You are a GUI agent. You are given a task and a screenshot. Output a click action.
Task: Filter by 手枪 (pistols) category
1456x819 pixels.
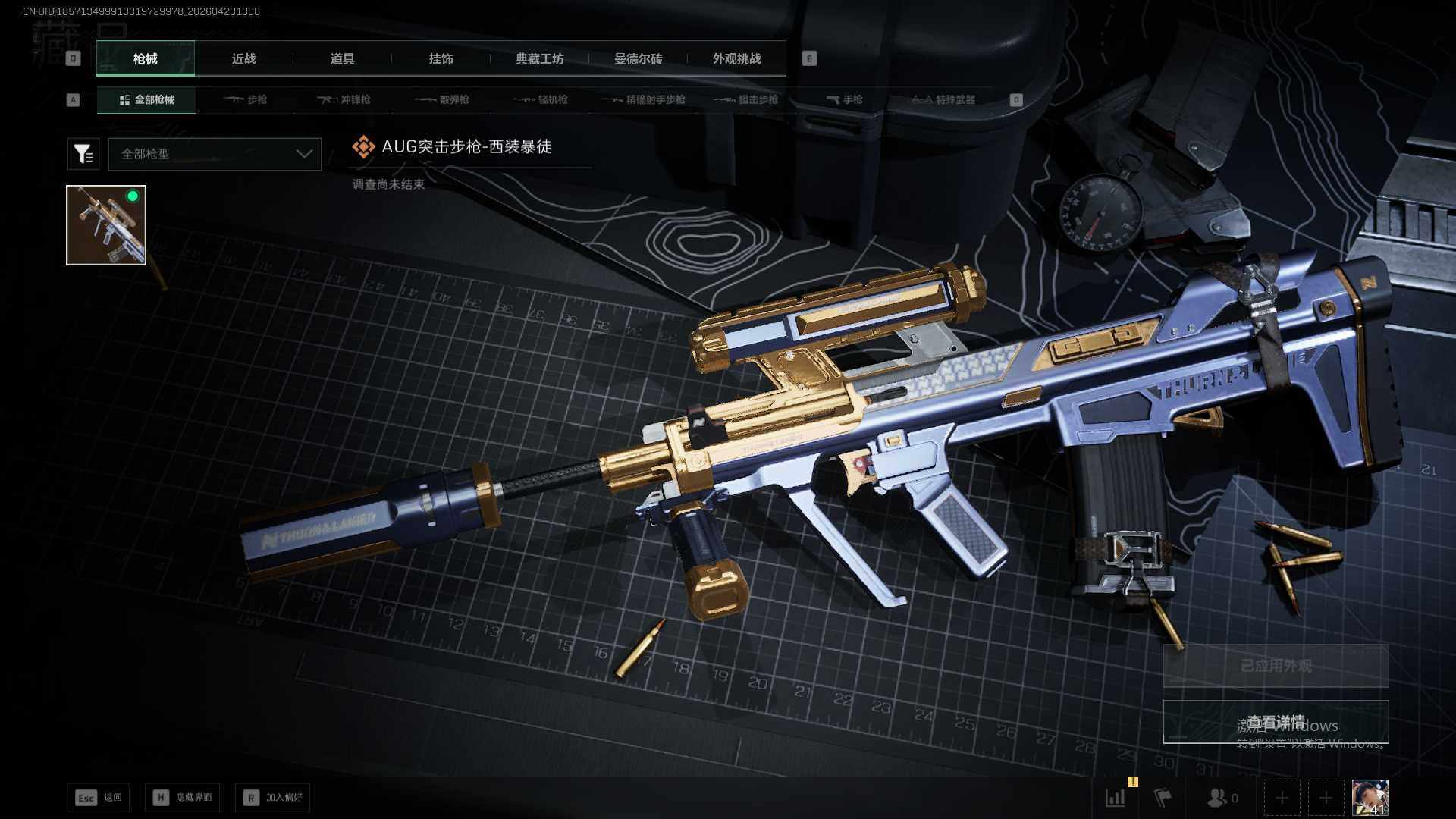(x=844, y=99)
